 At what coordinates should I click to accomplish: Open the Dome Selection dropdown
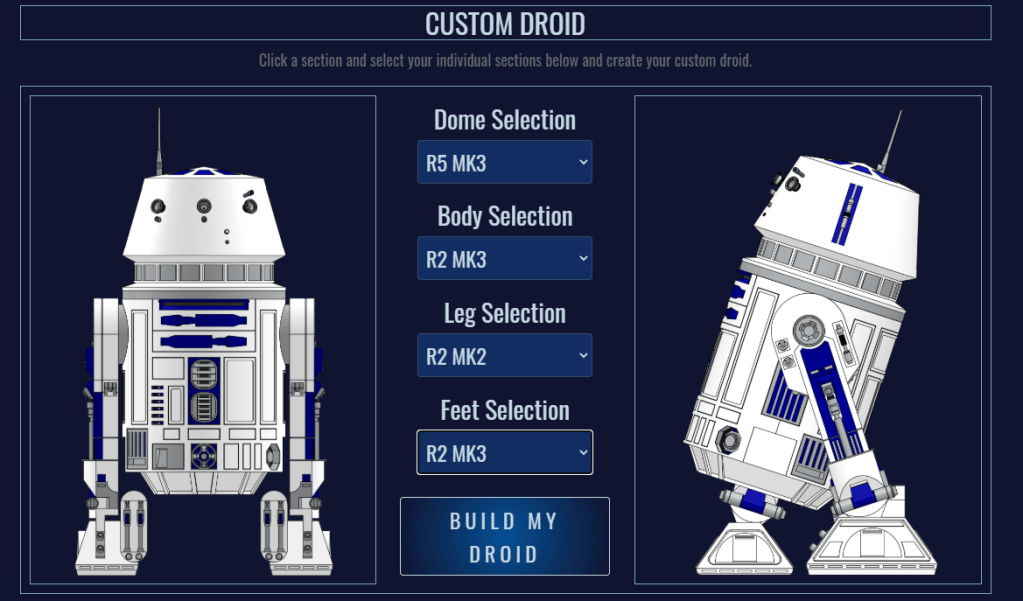(x=504, y=163)
